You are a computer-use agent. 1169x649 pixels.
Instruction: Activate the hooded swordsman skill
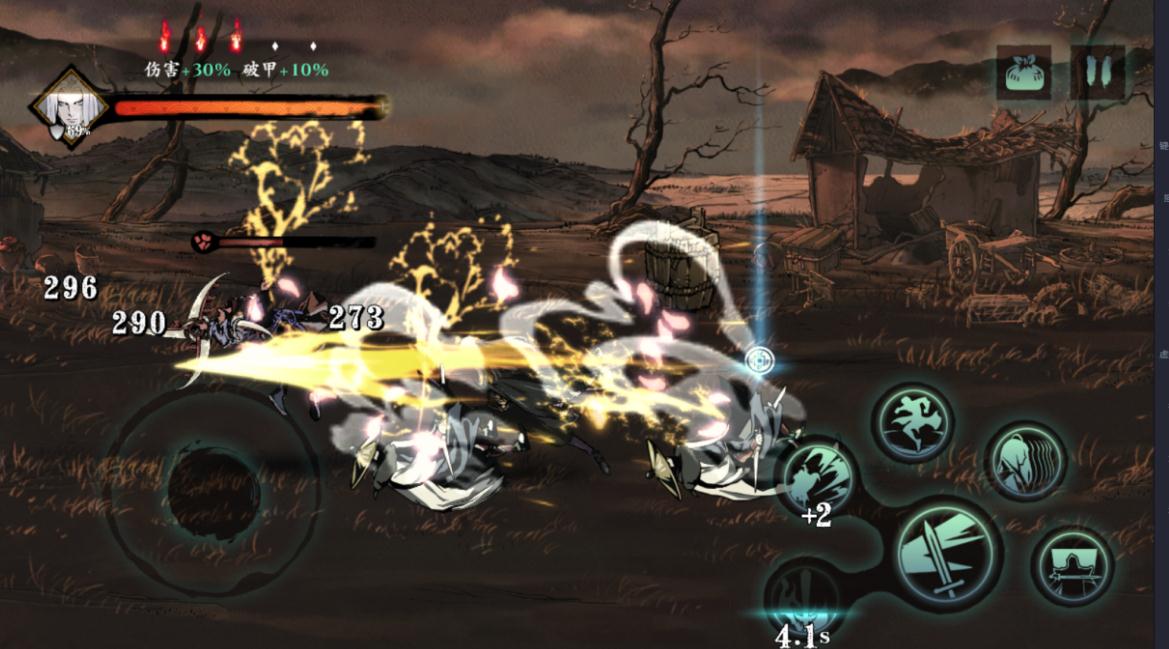click(1072, 566)
